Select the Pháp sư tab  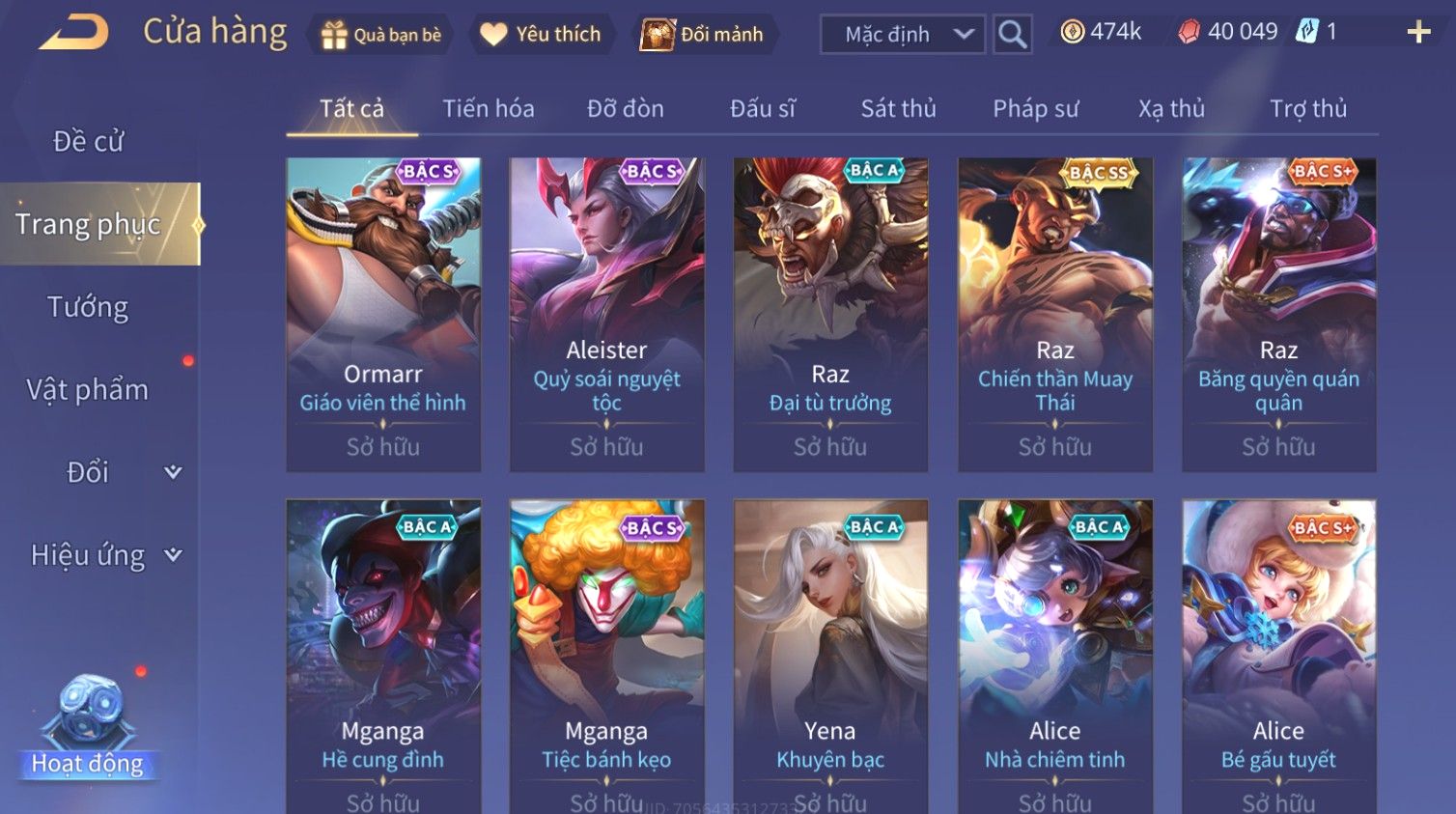click(1035, 108)
